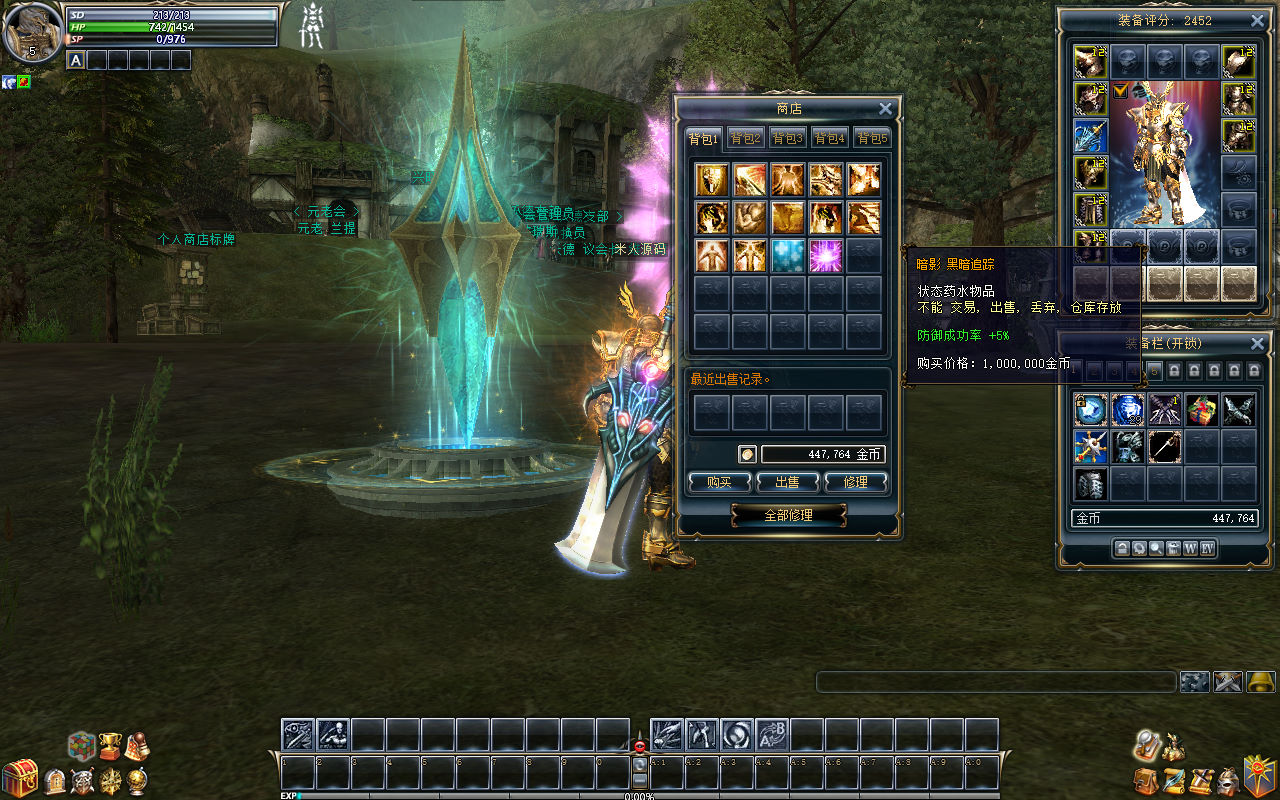Switch to the 背包2 tab
Image resolution: width=1280 pixels, height=800 pixels.
745,138
